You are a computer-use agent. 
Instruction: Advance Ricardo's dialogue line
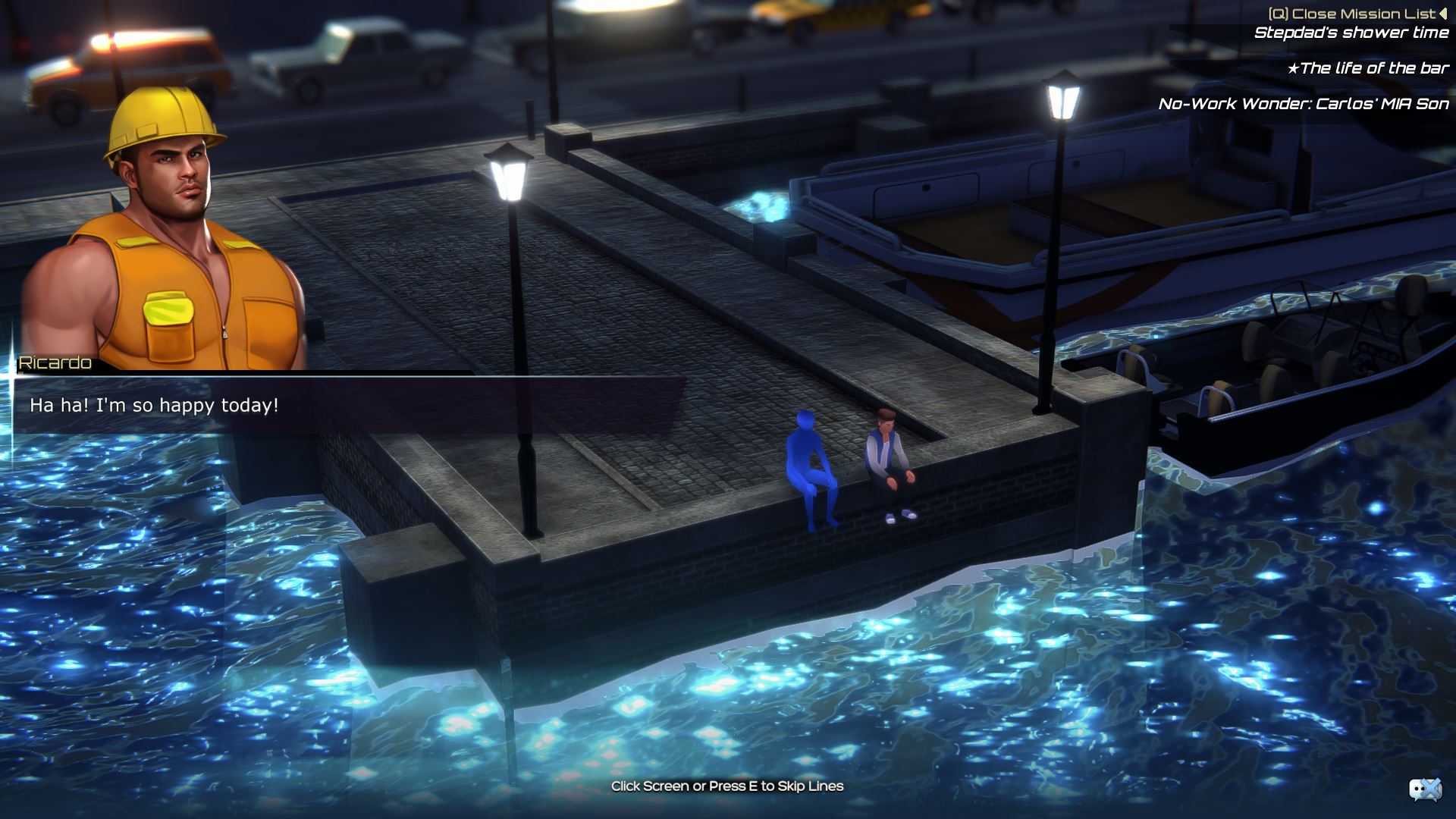[349, 406]
